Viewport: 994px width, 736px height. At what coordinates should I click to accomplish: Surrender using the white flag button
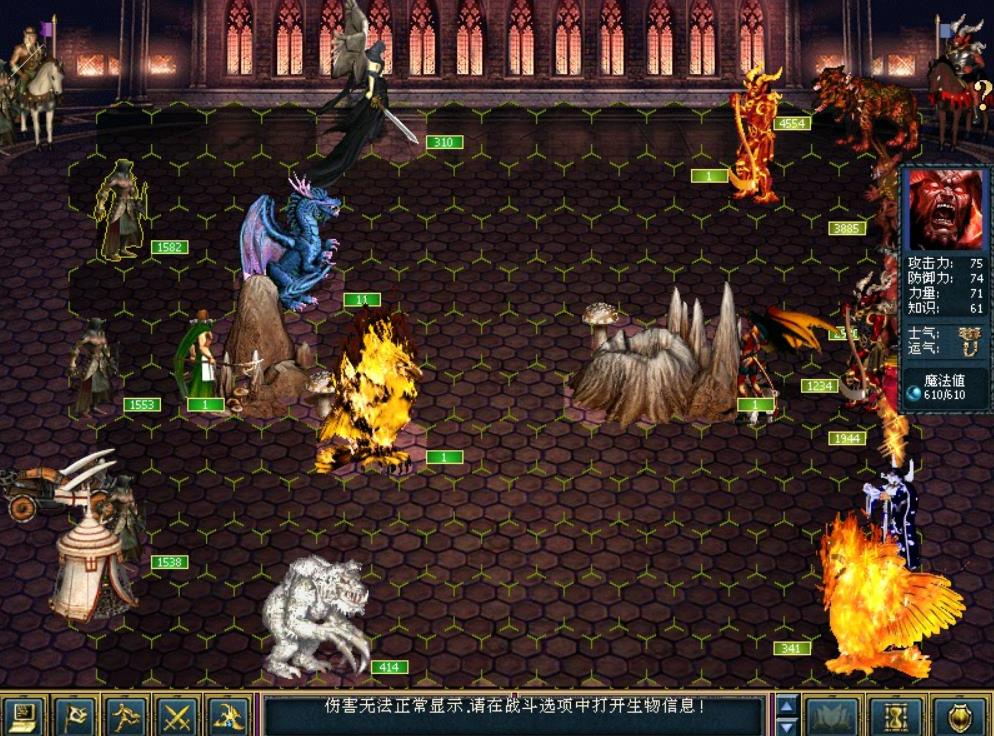75,715
